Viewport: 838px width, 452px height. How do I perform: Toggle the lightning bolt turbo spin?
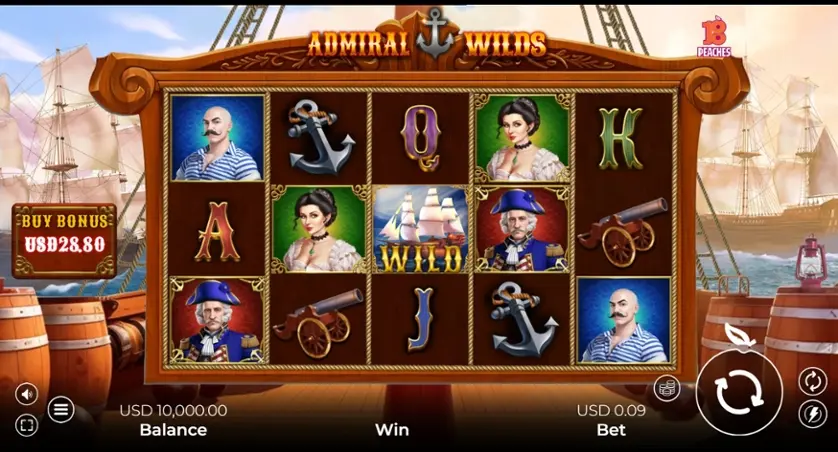click(x=812, y=414)
